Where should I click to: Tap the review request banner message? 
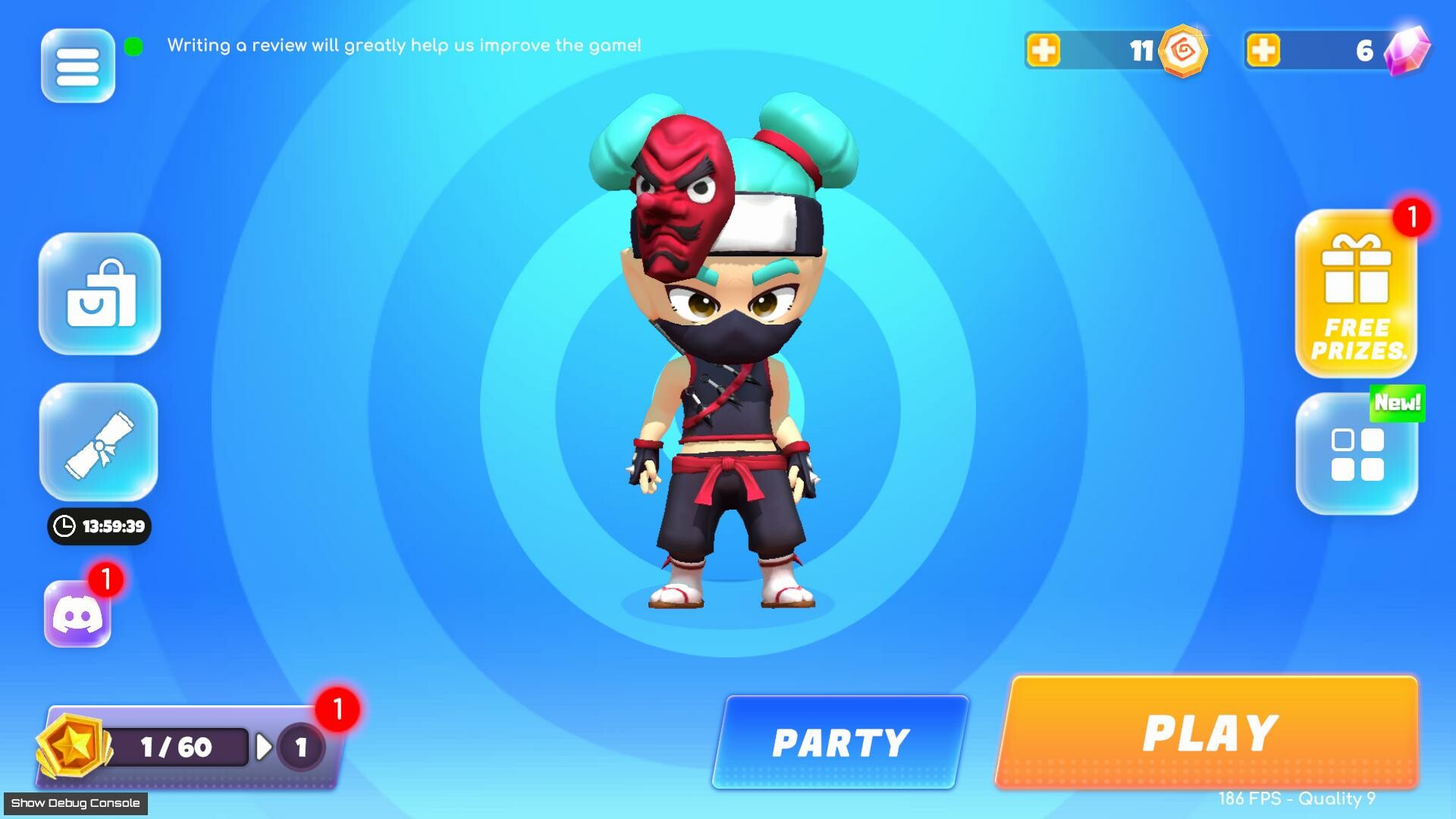tap(403, 45)
